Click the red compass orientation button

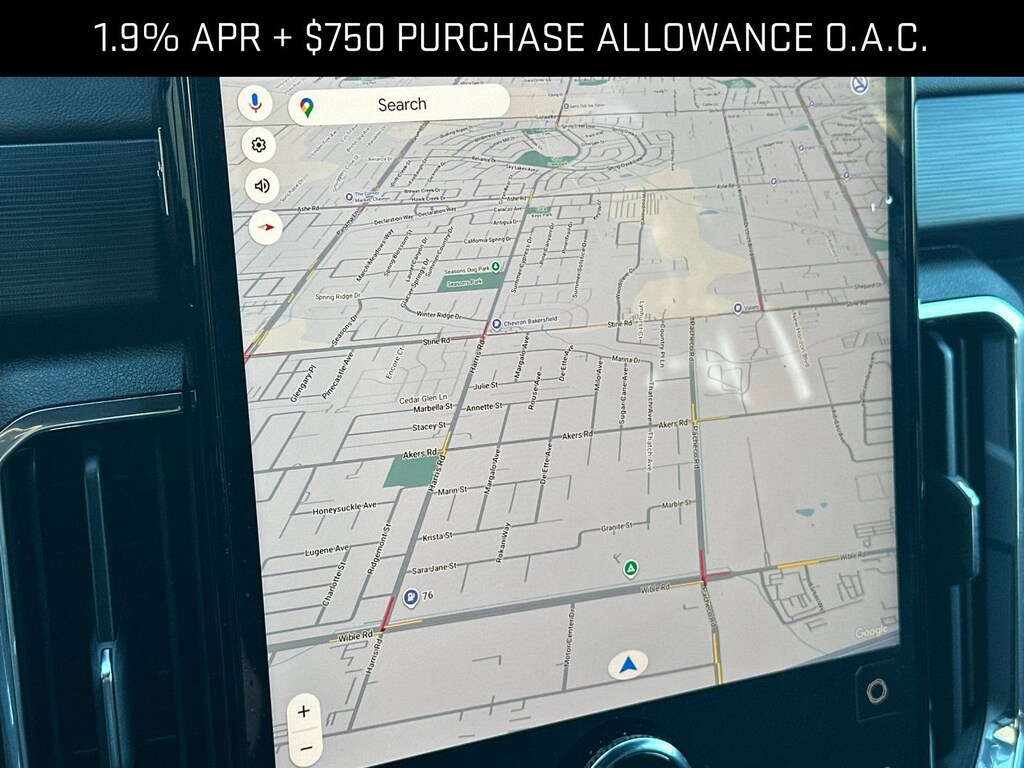pyautogui.click(x=265, y=227)
